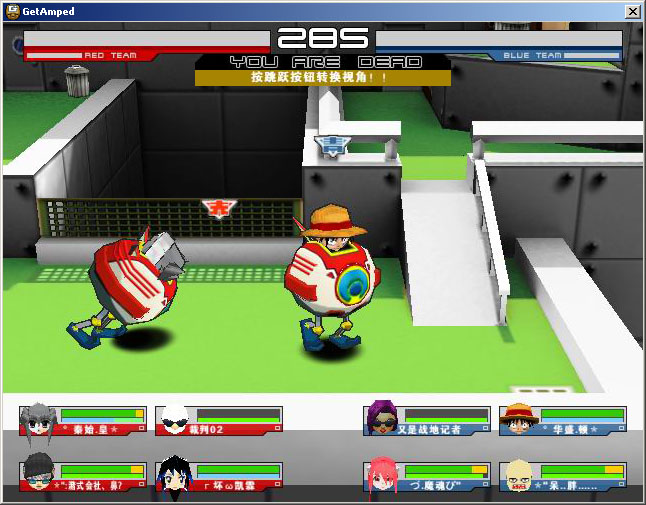
Task: Click the grey cap sunglasses player's panel
Action: pos(83,476)
